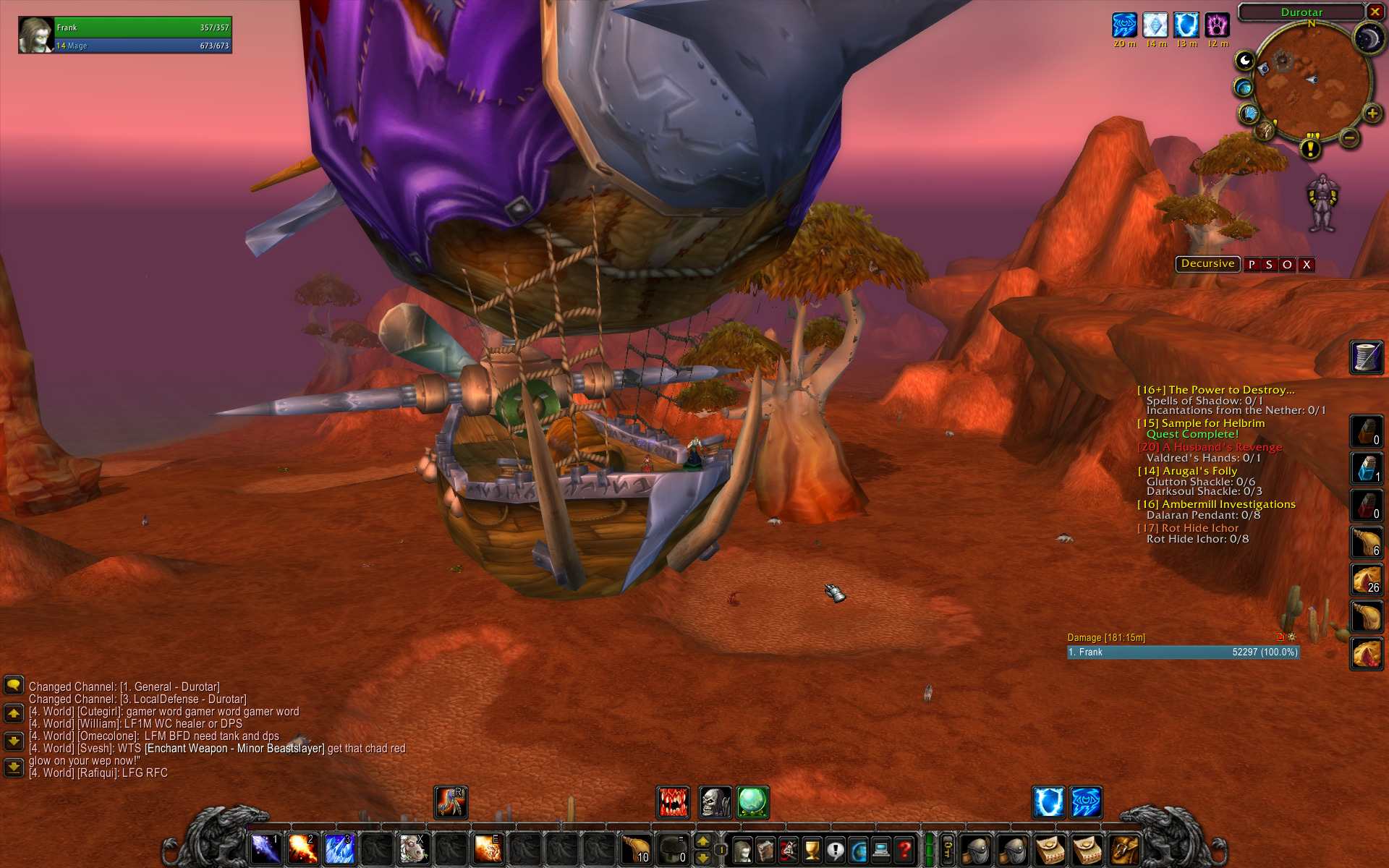Close the minimap with the X button

pos(1375,12)
